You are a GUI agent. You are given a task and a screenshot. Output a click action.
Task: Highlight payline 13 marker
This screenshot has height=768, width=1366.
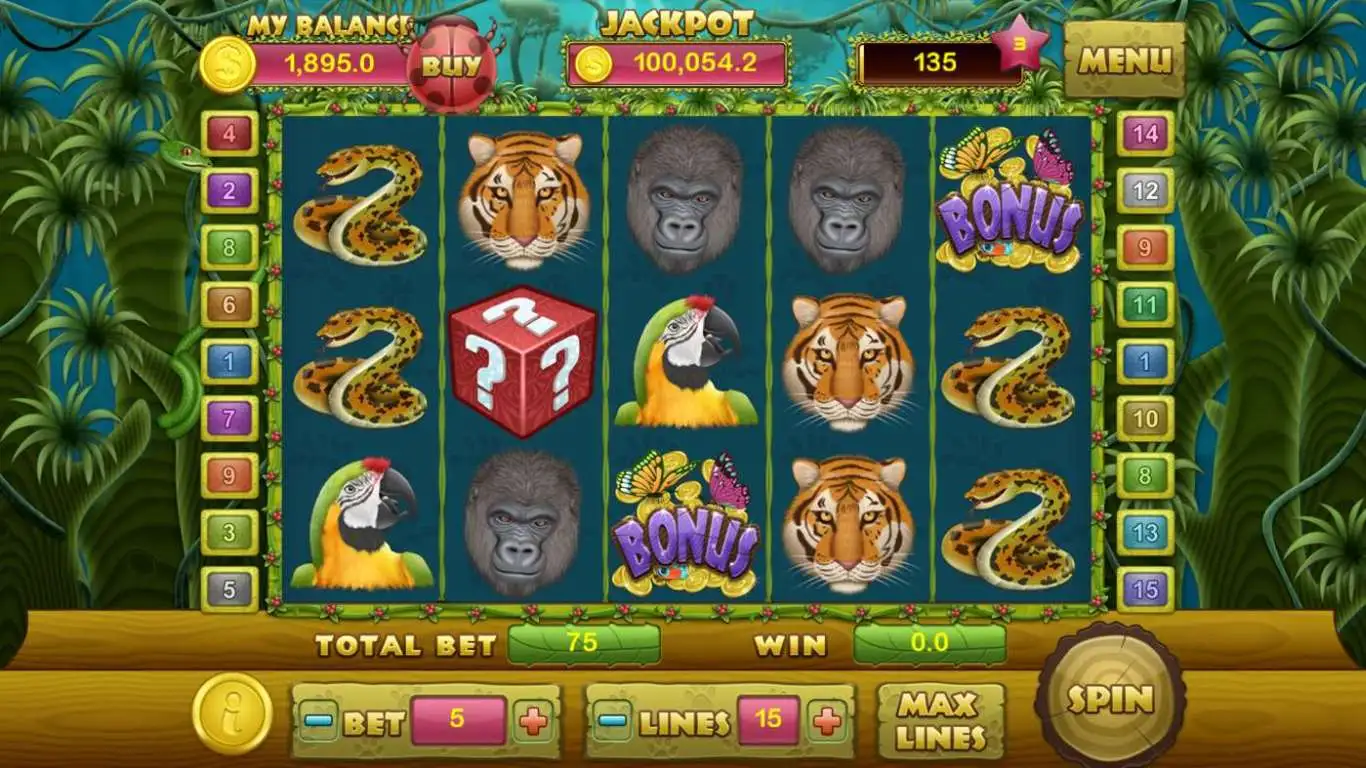(x=1145, y=533)
